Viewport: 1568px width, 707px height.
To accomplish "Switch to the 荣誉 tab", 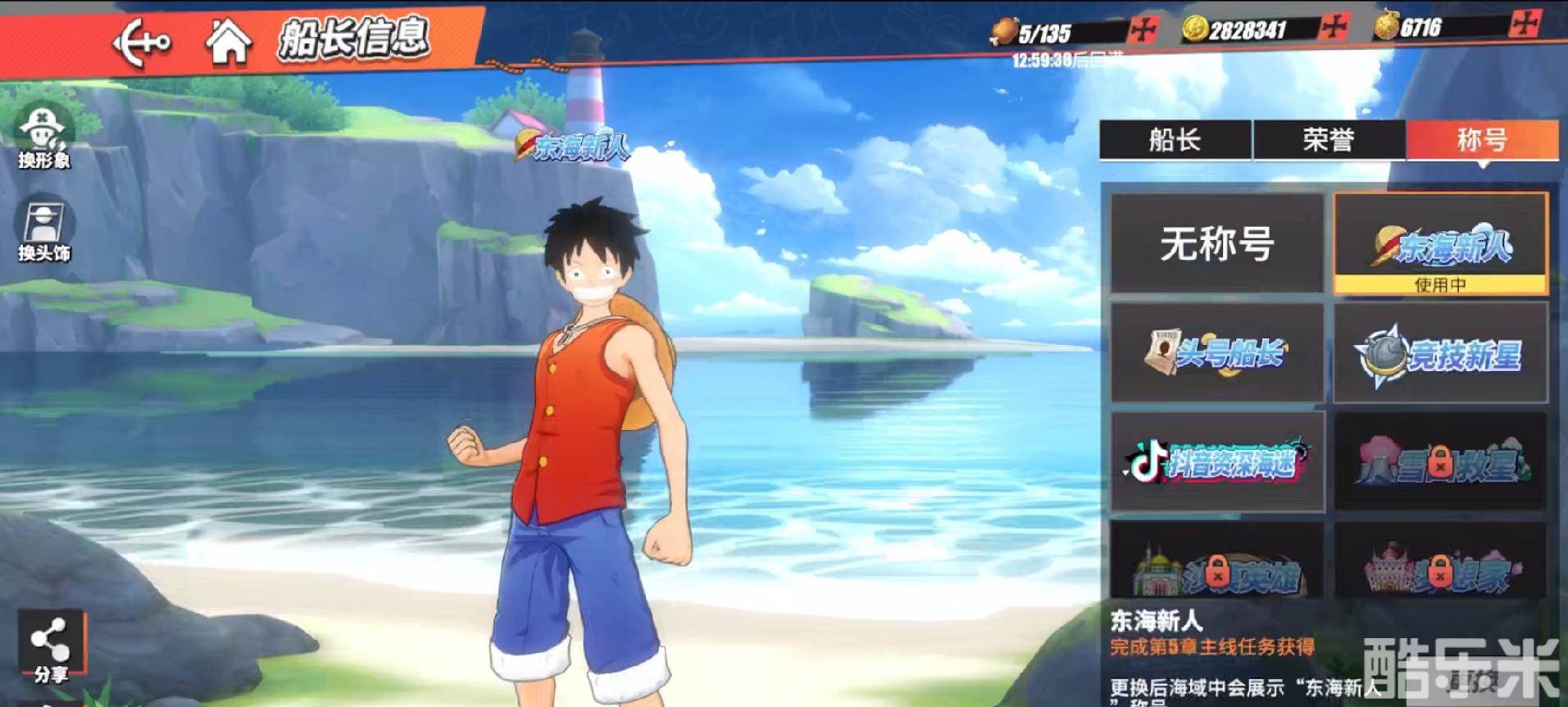I will coord(1328,140).
